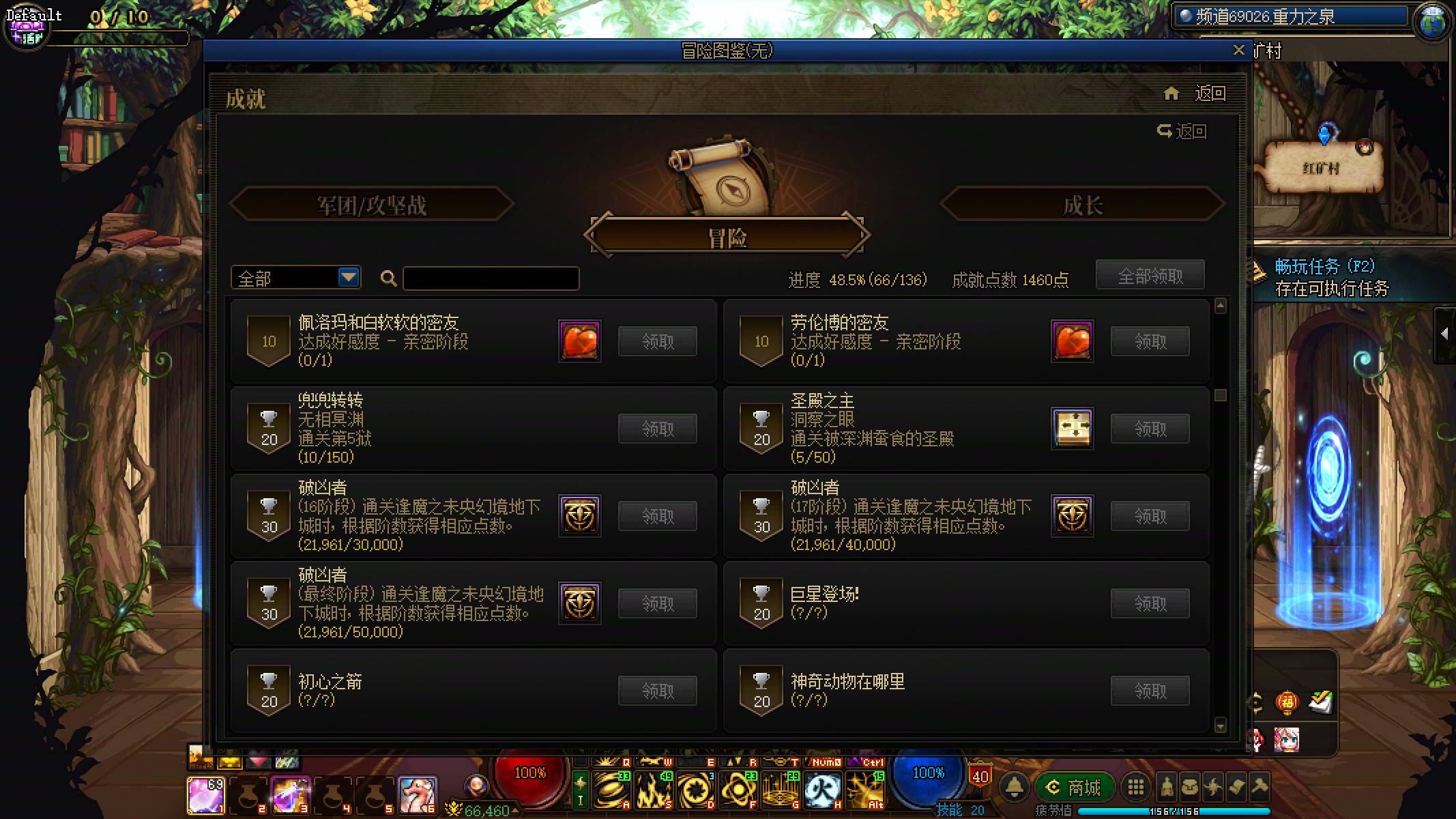Open the 全部 filter dropdown
The width and height of the screenshot is (1456, 819).
[295, 277]
